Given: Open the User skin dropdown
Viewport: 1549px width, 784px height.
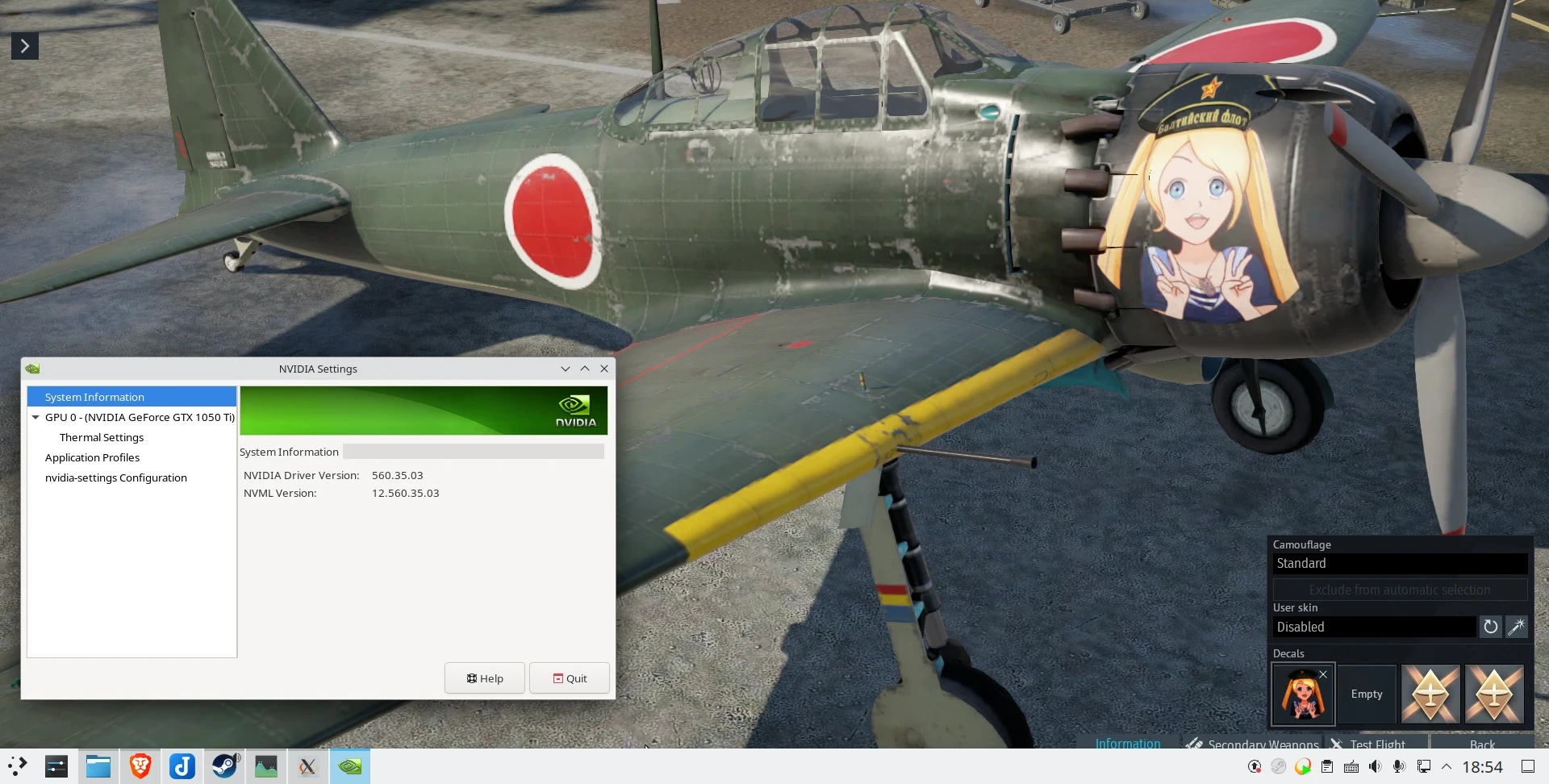Looking at the screenshot, I should (1374, 628).
